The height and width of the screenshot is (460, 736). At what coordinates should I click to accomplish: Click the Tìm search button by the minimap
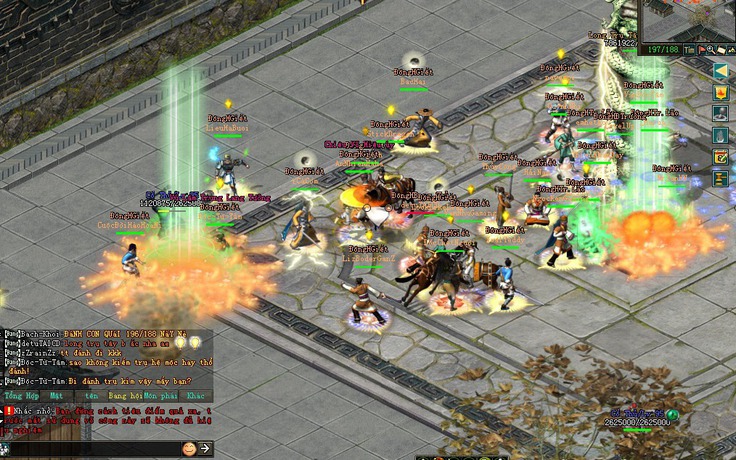(690, 49)
